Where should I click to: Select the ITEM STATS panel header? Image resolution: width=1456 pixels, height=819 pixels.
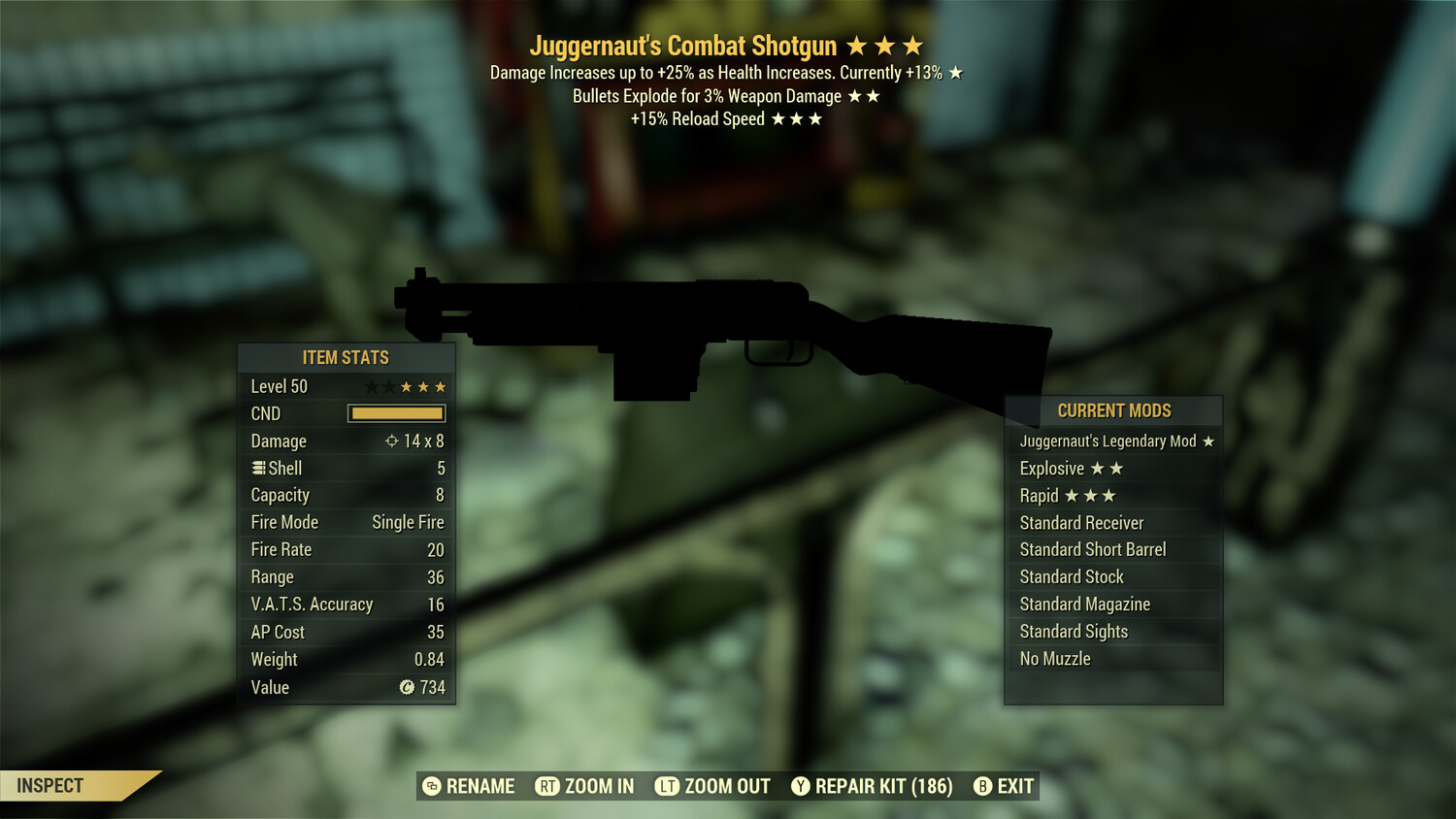tap(346, 357)
